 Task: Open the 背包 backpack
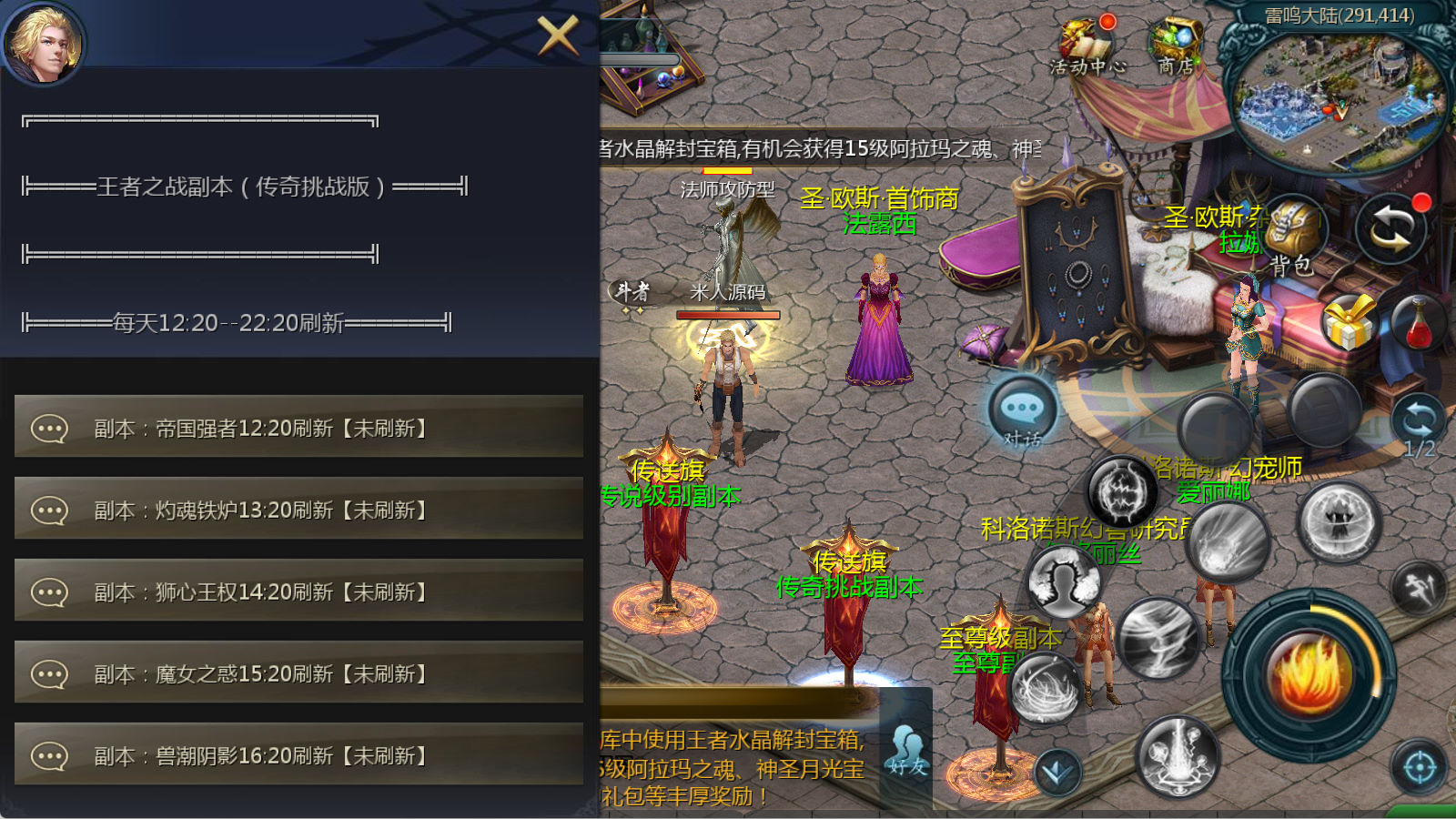1292,235
